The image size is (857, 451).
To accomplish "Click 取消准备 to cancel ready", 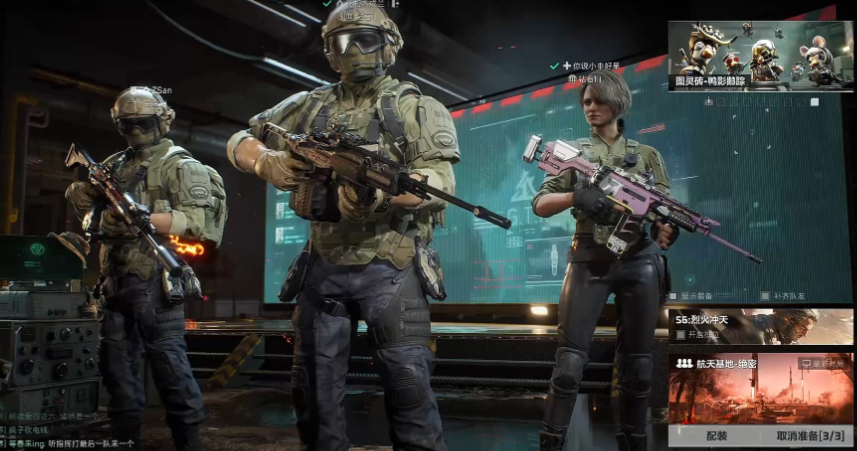I will pyautogui.click(x=809, y=436).
